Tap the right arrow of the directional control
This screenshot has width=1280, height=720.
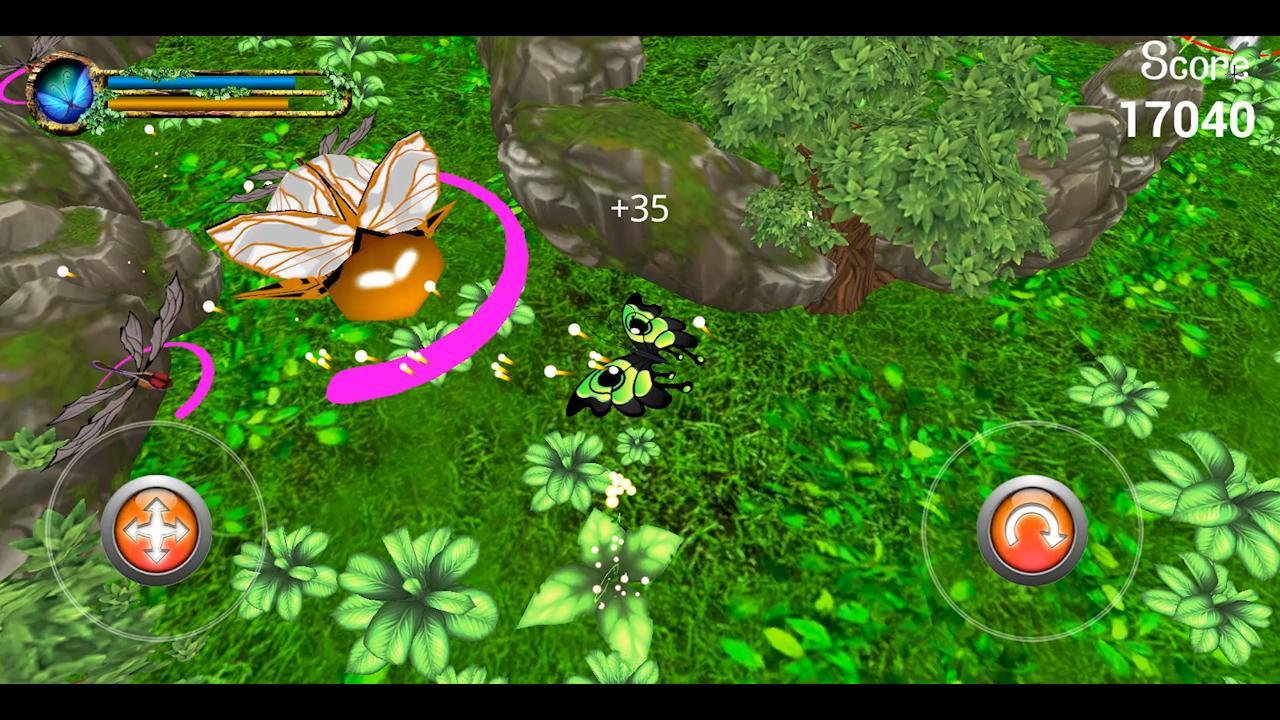[x=182, y=527]
